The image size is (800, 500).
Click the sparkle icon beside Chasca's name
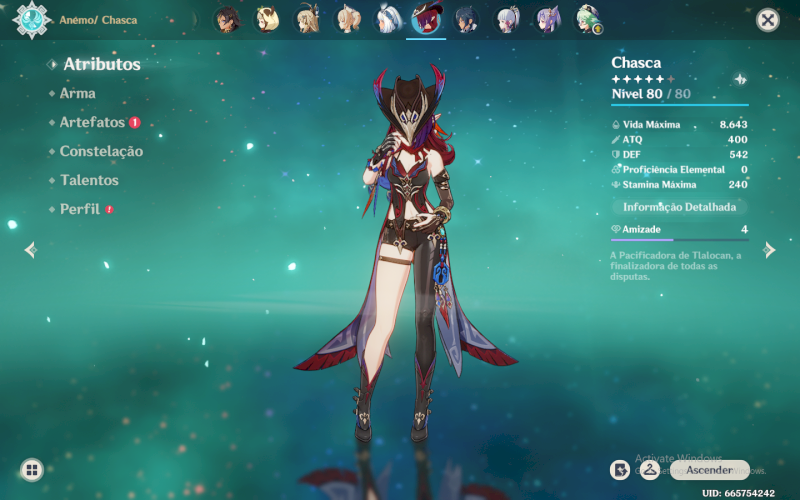click(x=740, y=79)
